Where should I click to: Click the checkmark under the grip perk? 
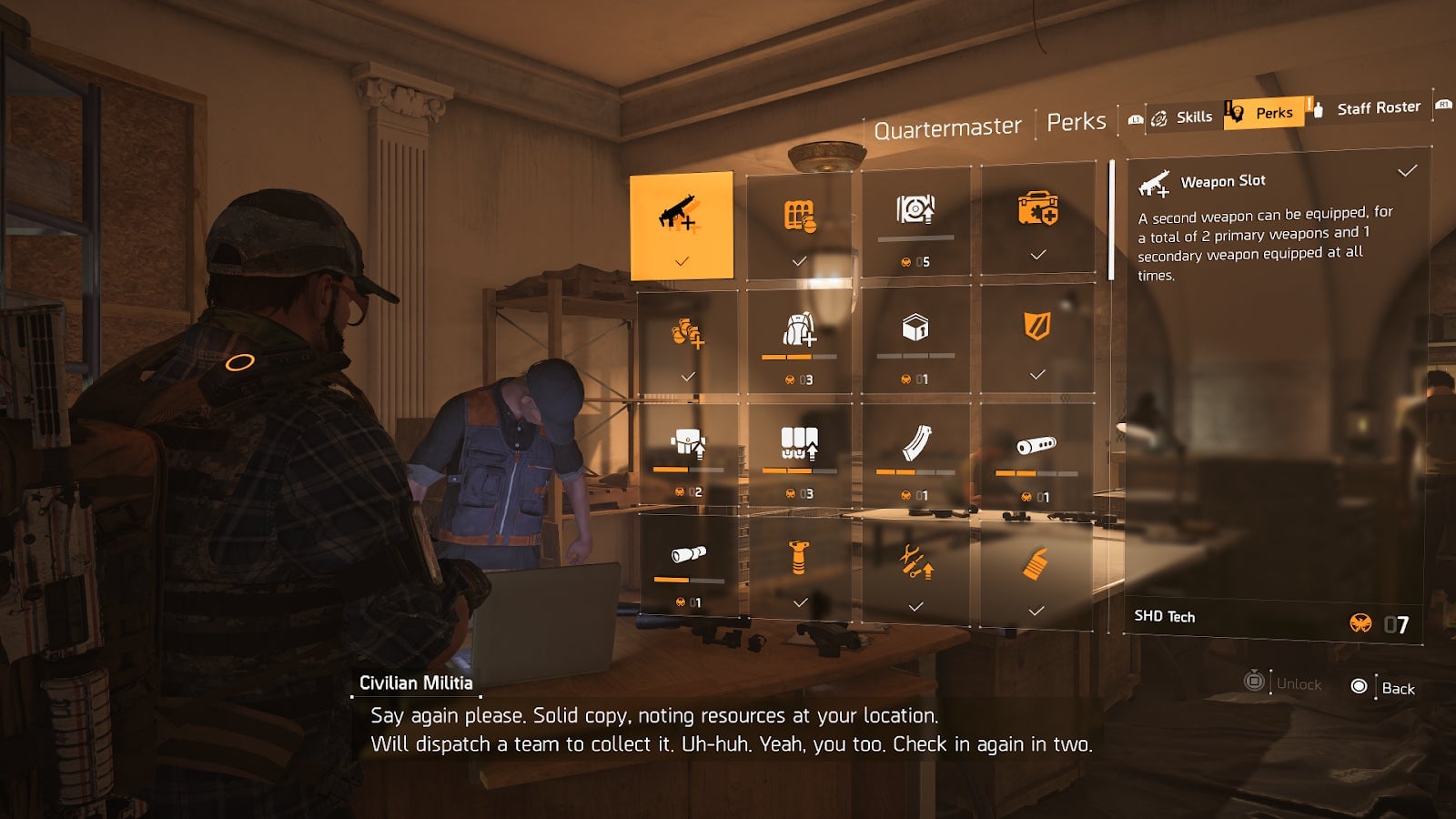pyautogui.click(x=801, y=602)
